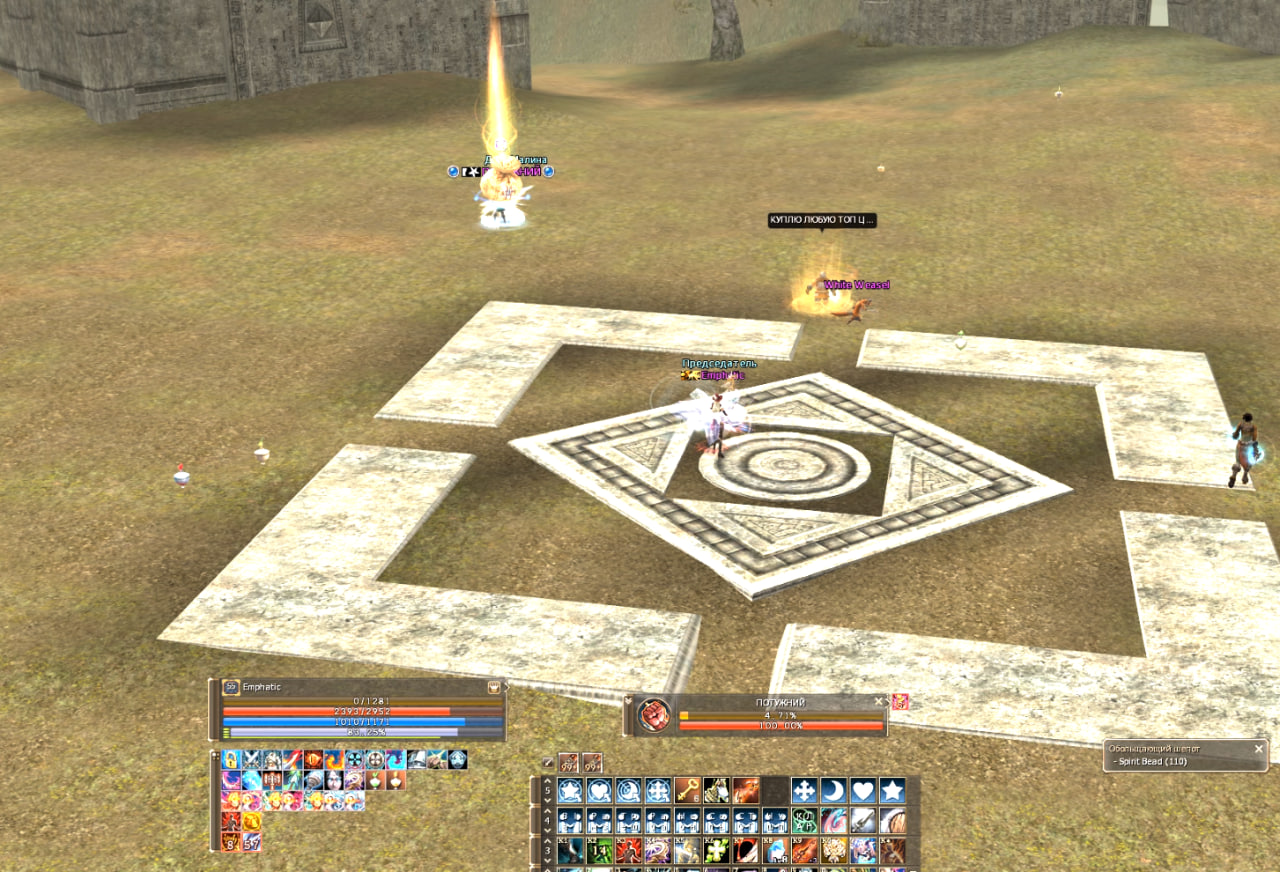Viewport: 1280px width, 872px height.
Task: Use the golden key item slot
Action: click(x=687, y=791)
